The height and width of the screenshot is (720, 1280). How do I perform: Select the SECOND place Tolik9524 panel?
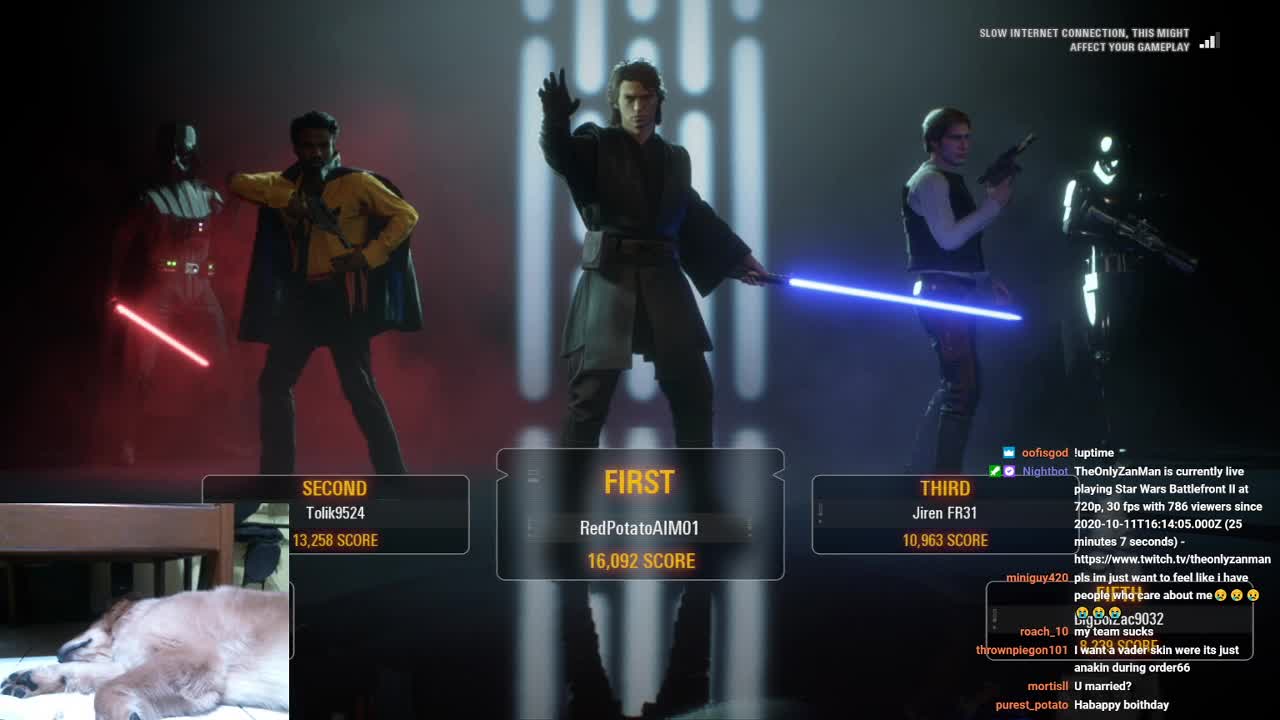[336, 514]
